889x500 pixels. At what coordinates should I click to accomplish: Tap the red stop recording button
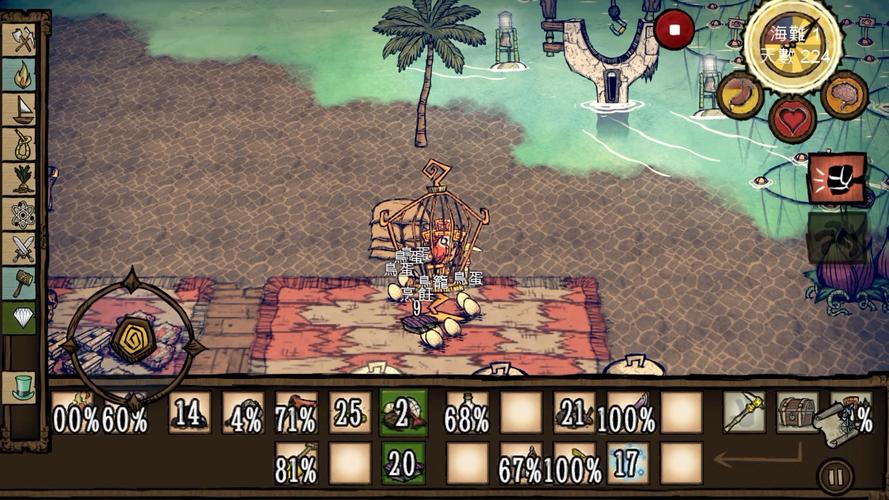[x=674, y=30]
